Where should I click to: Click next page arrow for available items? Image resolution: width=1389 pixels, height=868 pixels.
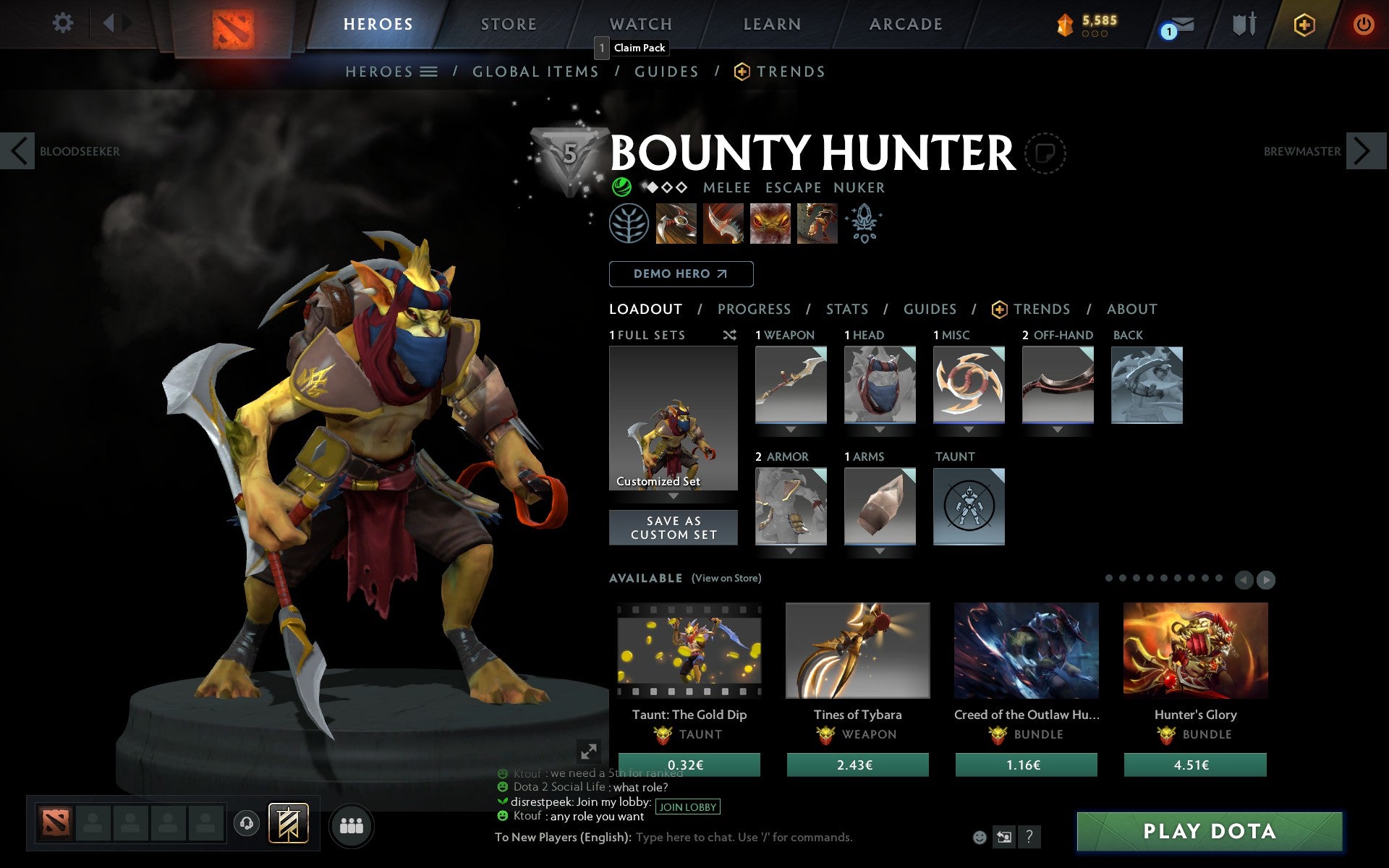tap(1267, 579)
